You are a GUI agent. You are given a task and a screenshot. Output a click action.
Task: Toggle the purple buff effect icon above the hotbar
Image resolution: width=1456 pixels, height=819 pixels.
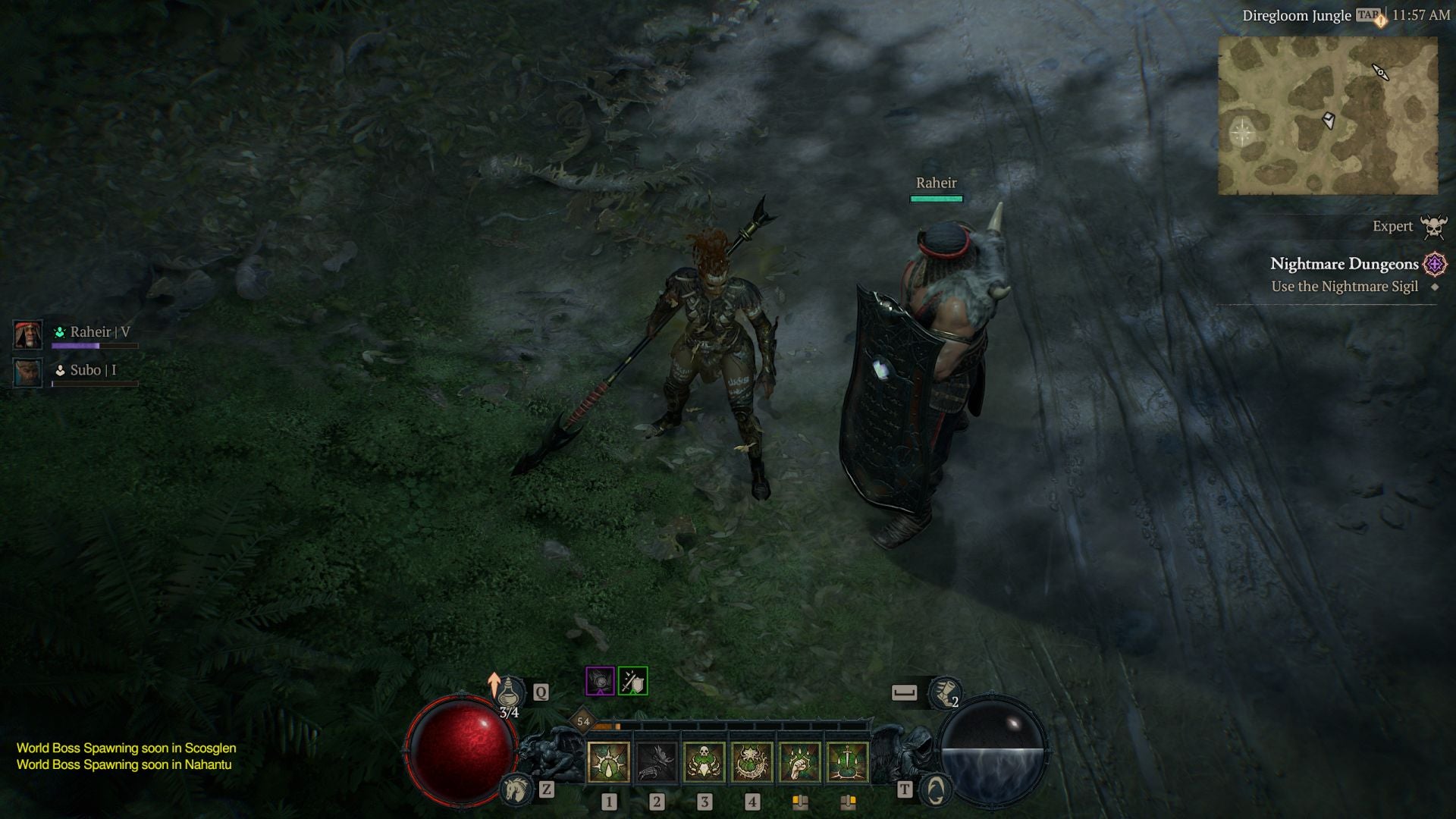pyautogui.click(x=599, y=681)
